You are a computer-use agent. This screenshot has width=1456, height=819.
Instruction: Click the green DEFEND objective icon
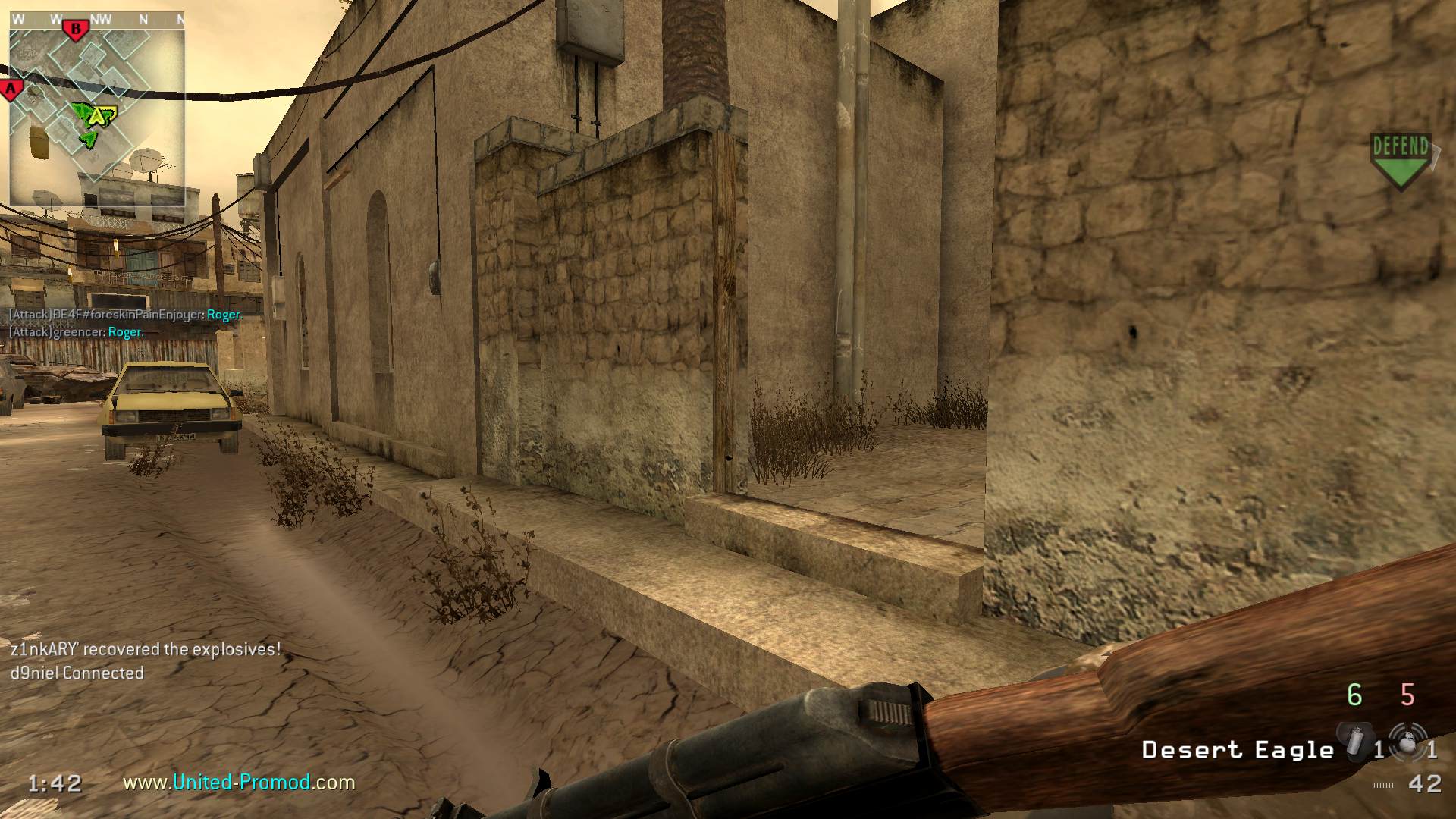tap(1400, 161)
